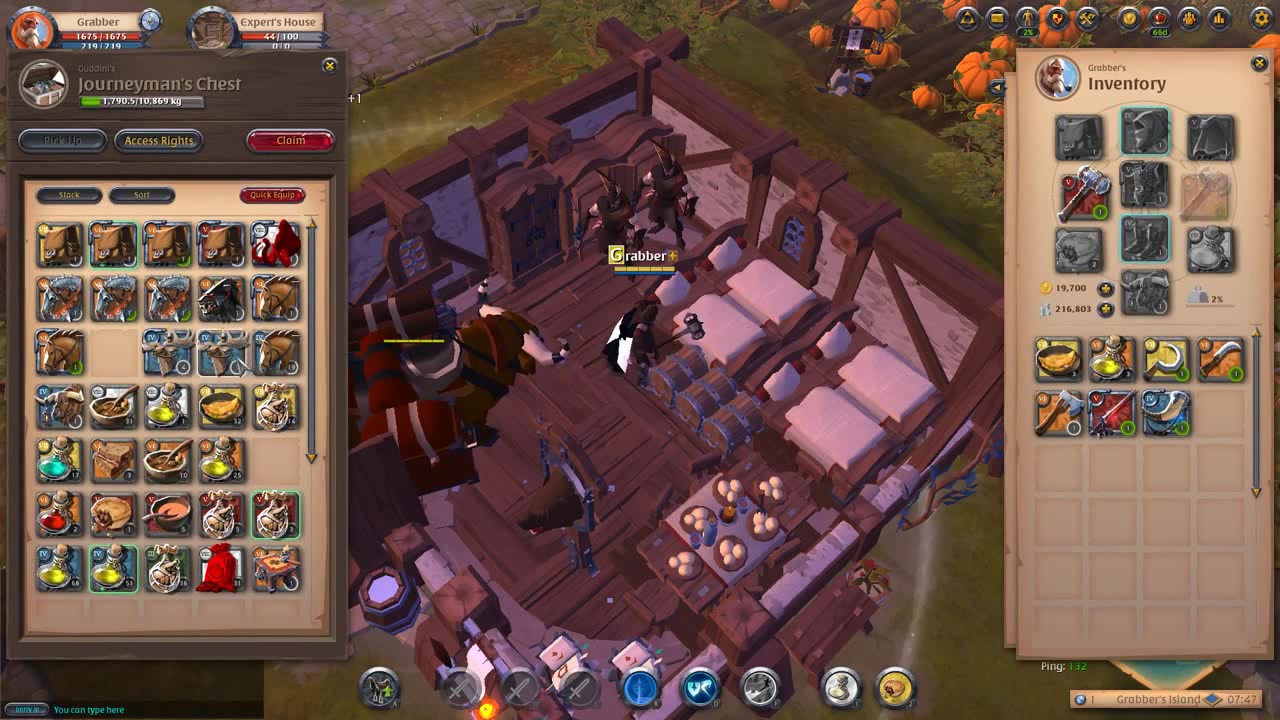Open the mail envelope icon
The image size is (1280, 720).
click(997, 18)
